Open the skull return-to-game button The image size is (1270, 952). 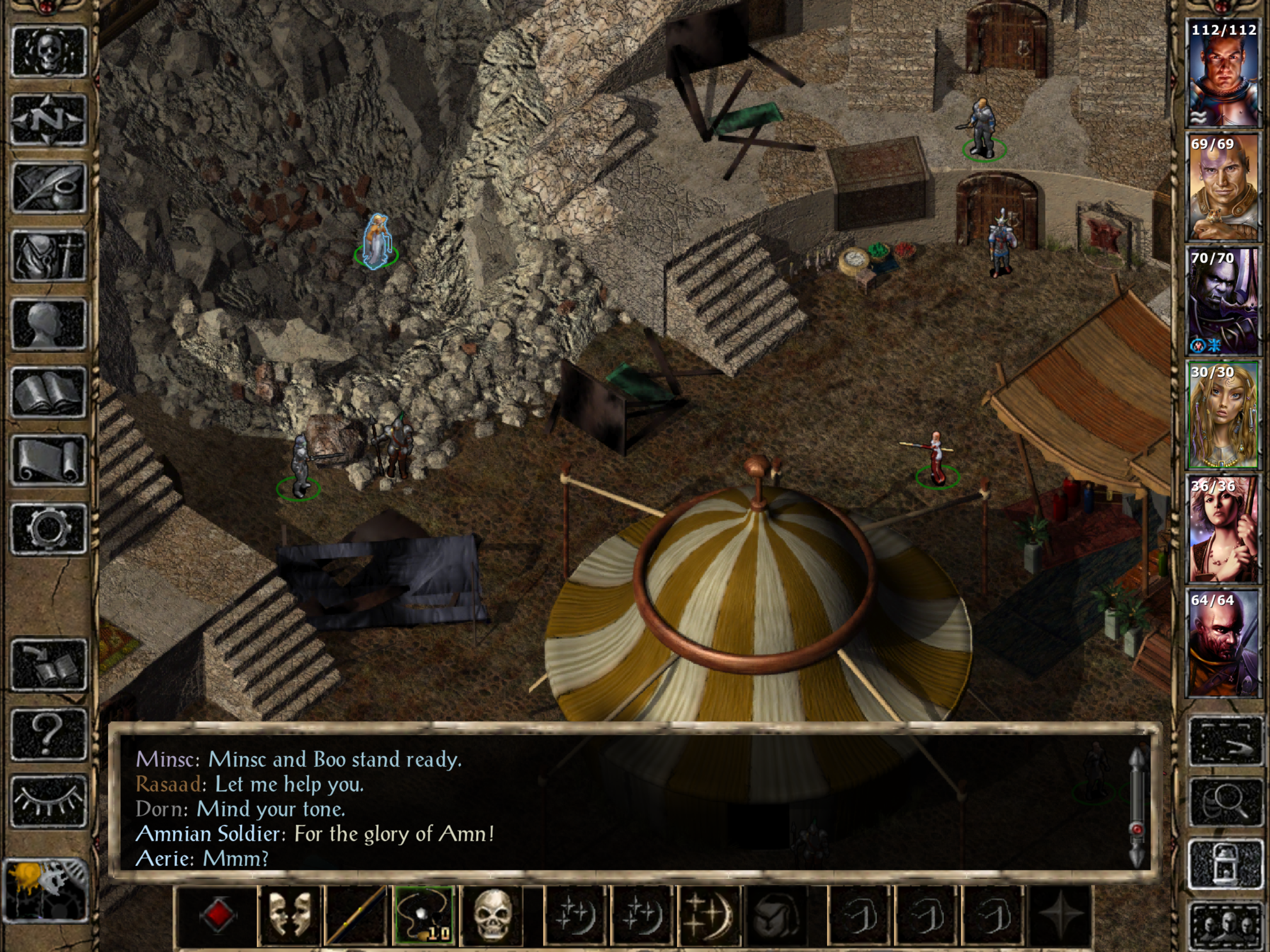tap(49, 52)
